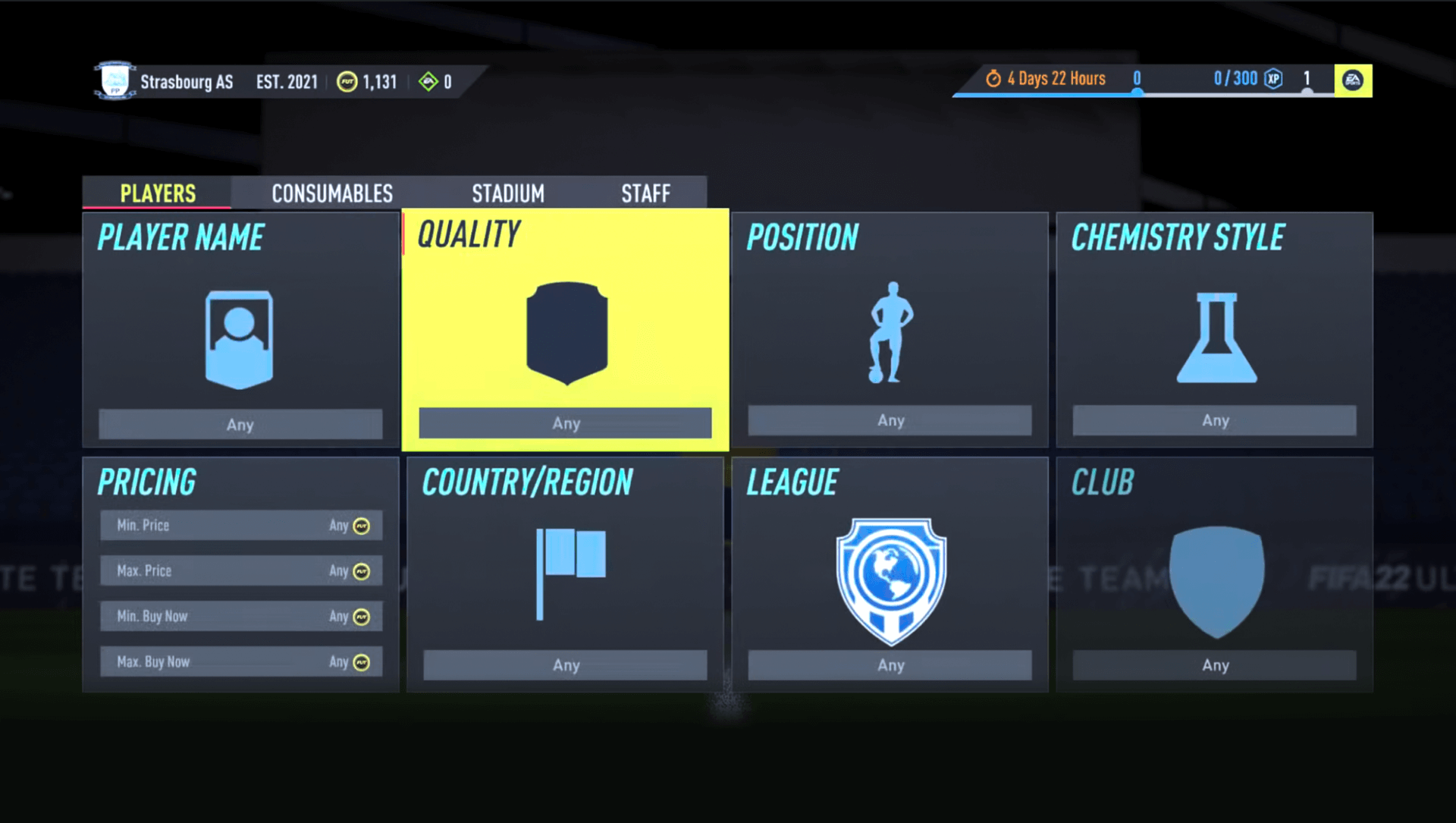Expand the Chemistry Style Any selector

(1214, 420)
